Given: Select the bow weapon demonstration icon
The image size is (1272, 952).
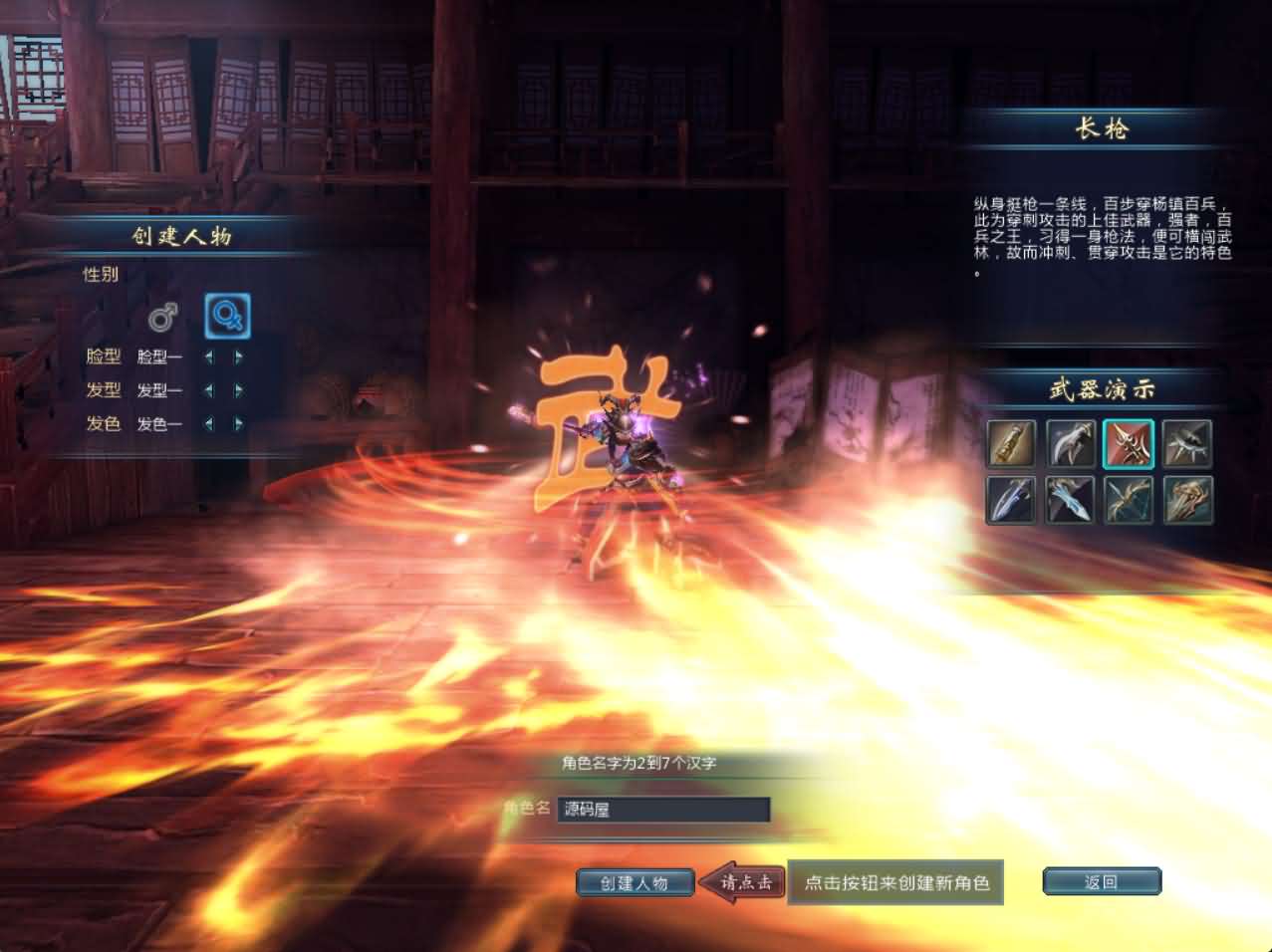Looking at the screenshot, I should pyautogui.click(x=1129, y=499).
